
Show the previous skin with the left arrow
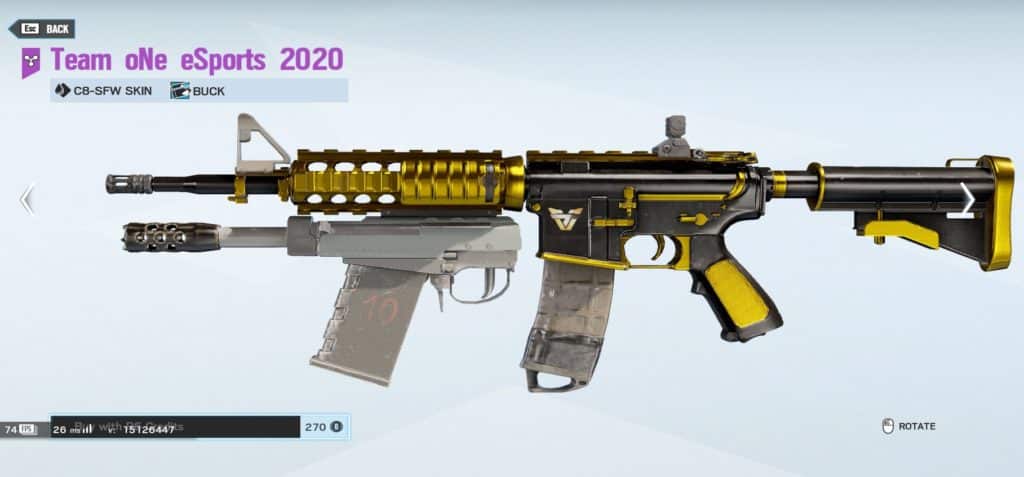[27, 200]
